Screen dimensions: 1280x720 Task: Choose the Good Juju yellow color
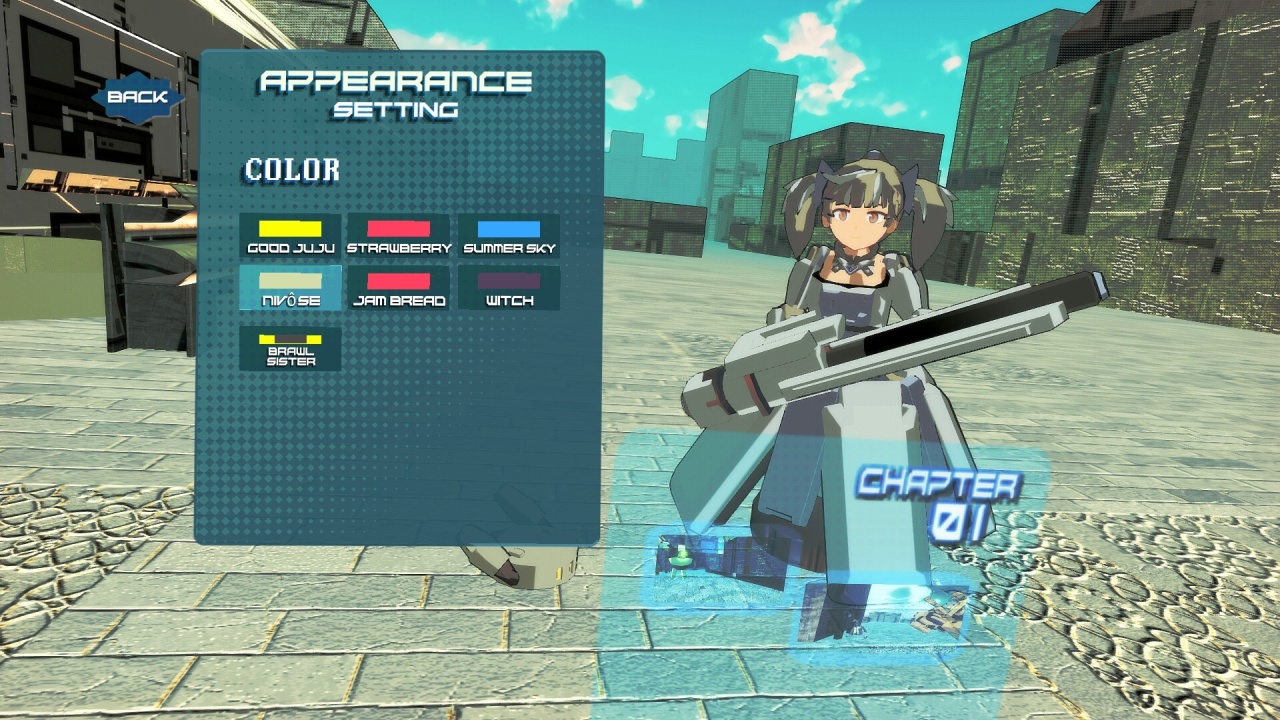click(x=290, y=236)
